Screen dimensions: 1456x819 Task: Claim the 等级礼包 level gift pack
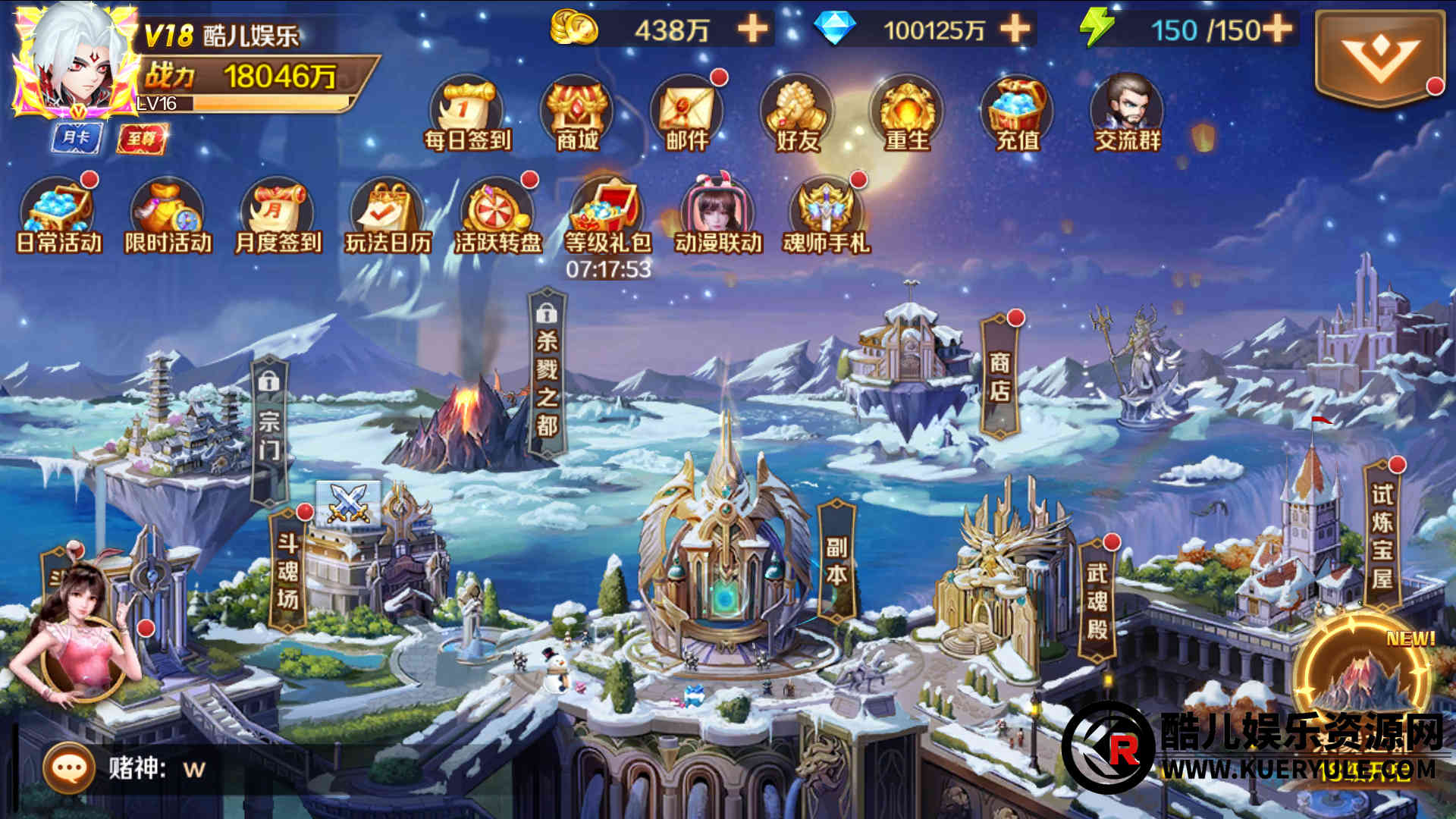click(607, 215)
